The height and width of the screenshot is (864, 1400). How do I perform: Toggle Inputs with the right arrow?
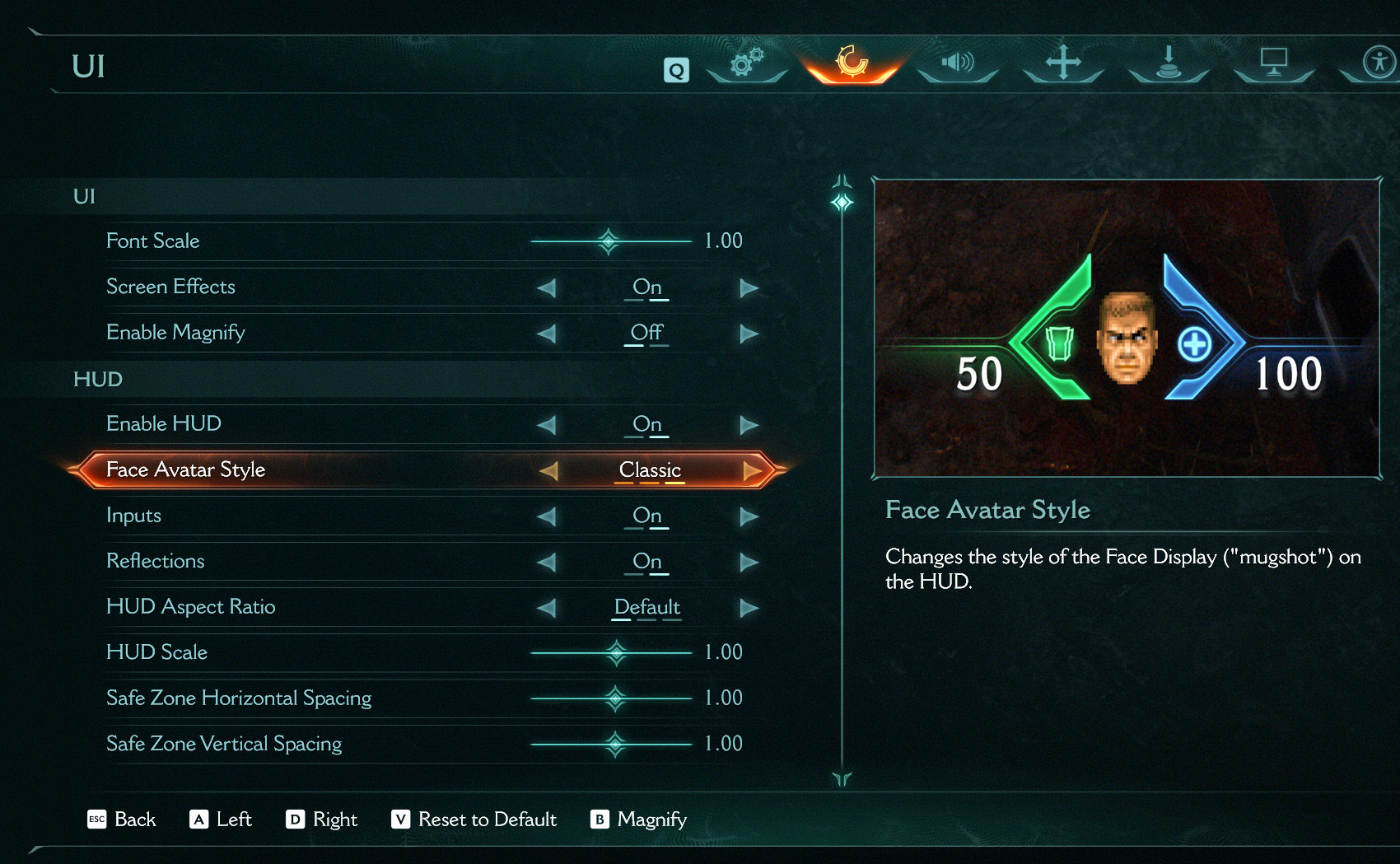(x=749, y=516)
